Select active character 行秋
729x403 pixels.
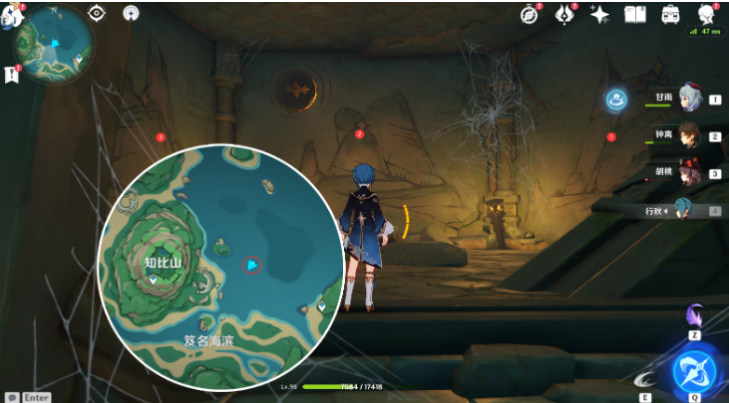684,209
